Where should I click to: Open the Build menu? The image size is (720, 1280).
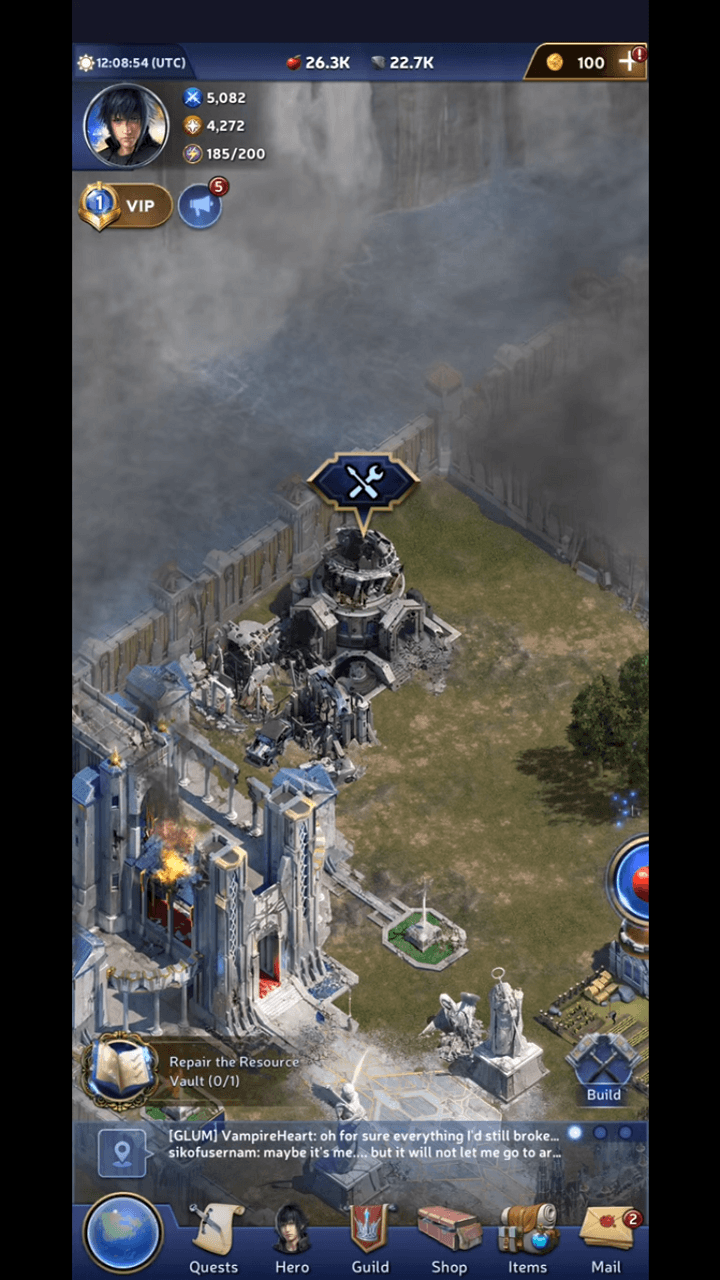click(x=603, y=1070)
